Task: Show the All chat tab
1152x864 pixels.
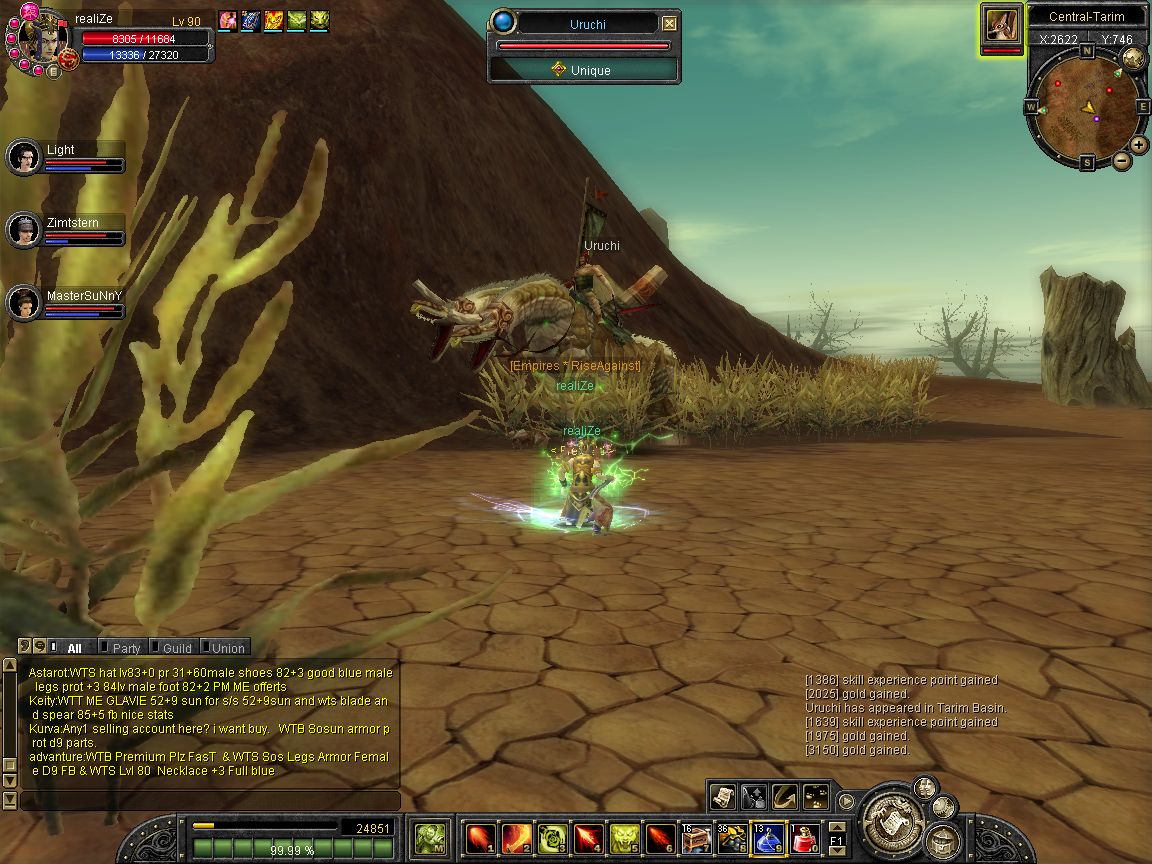Action: click(71, 648)
